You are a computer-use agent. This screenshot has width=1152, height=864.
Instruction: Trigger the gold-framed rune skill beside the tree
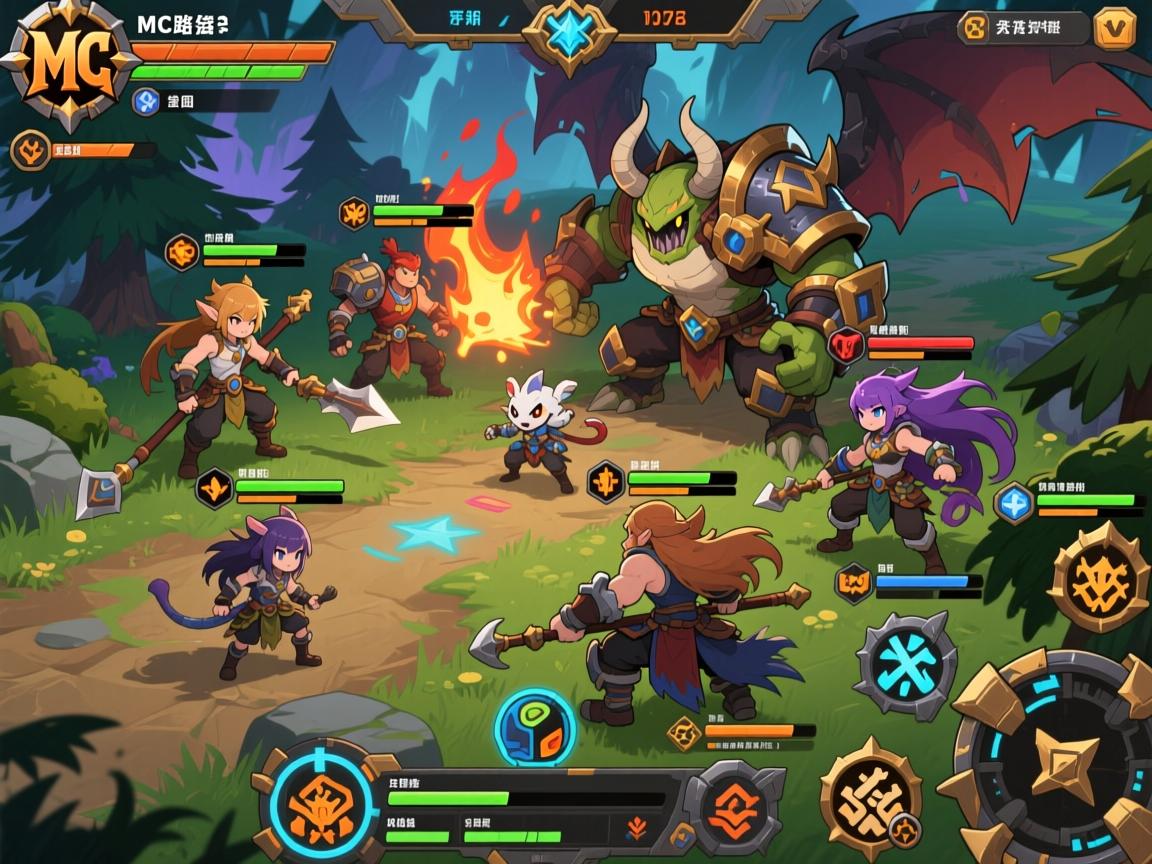1097,578
